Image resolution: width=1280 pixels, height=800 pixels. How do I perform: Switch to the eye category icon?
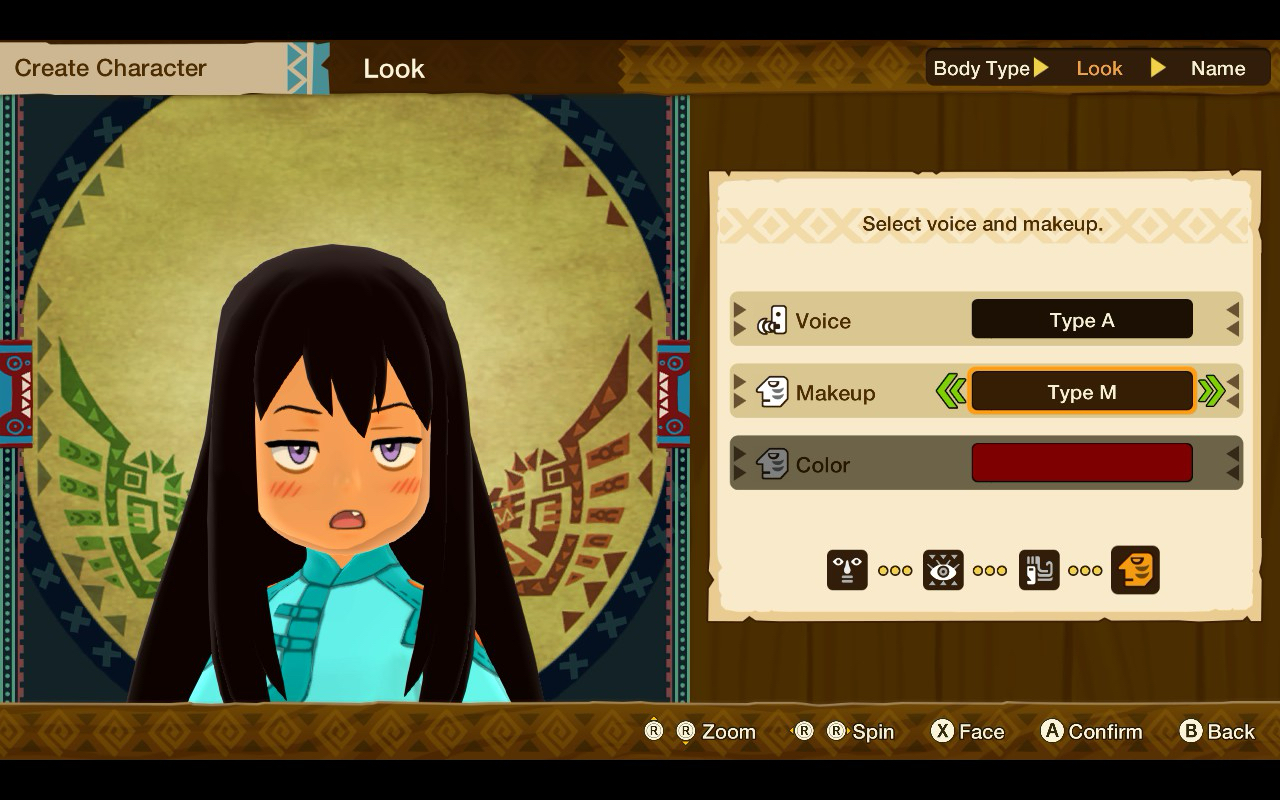[943, 570]
